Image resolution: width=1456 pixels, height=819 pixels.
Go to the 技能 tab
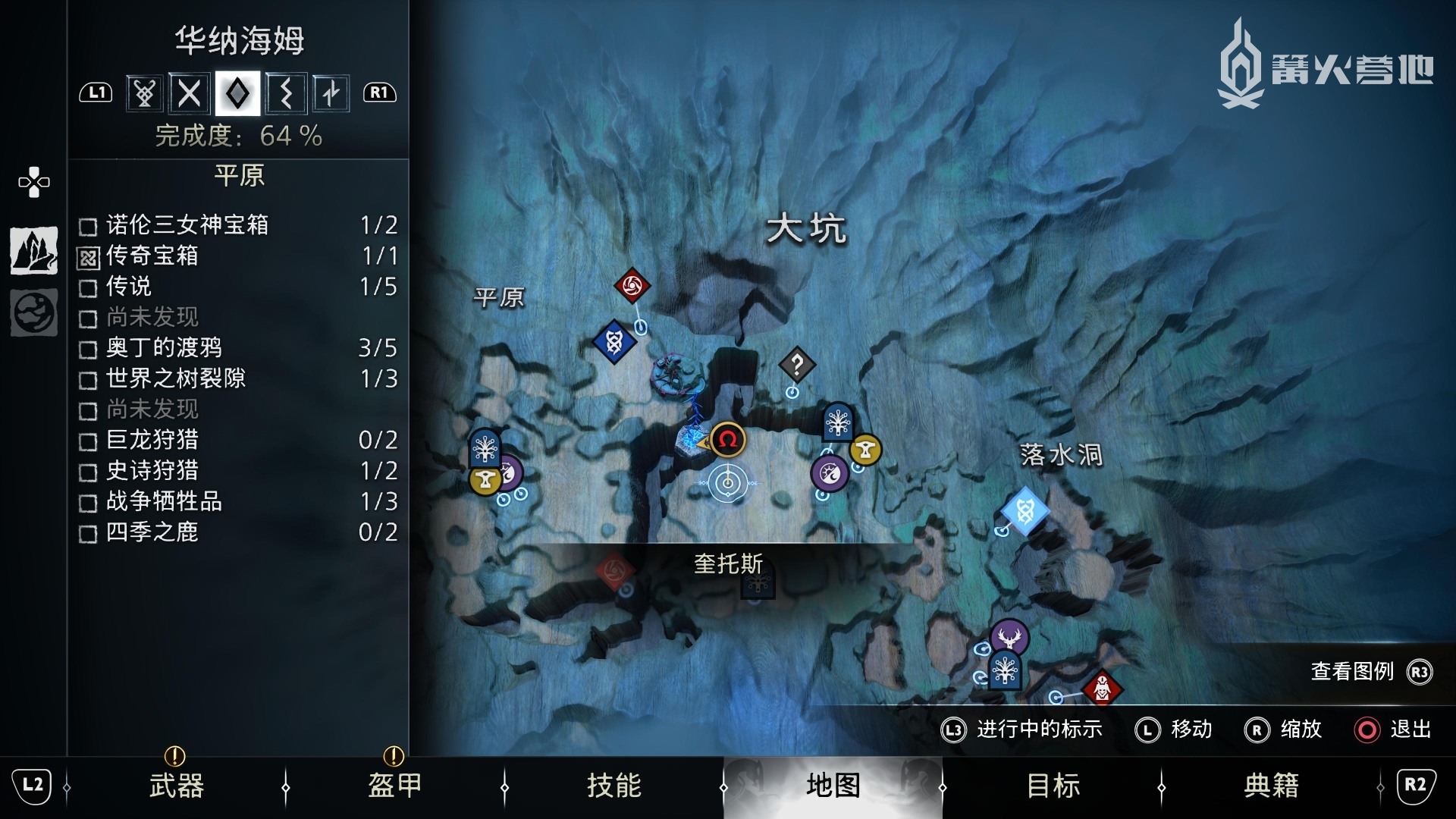[613, 786]
